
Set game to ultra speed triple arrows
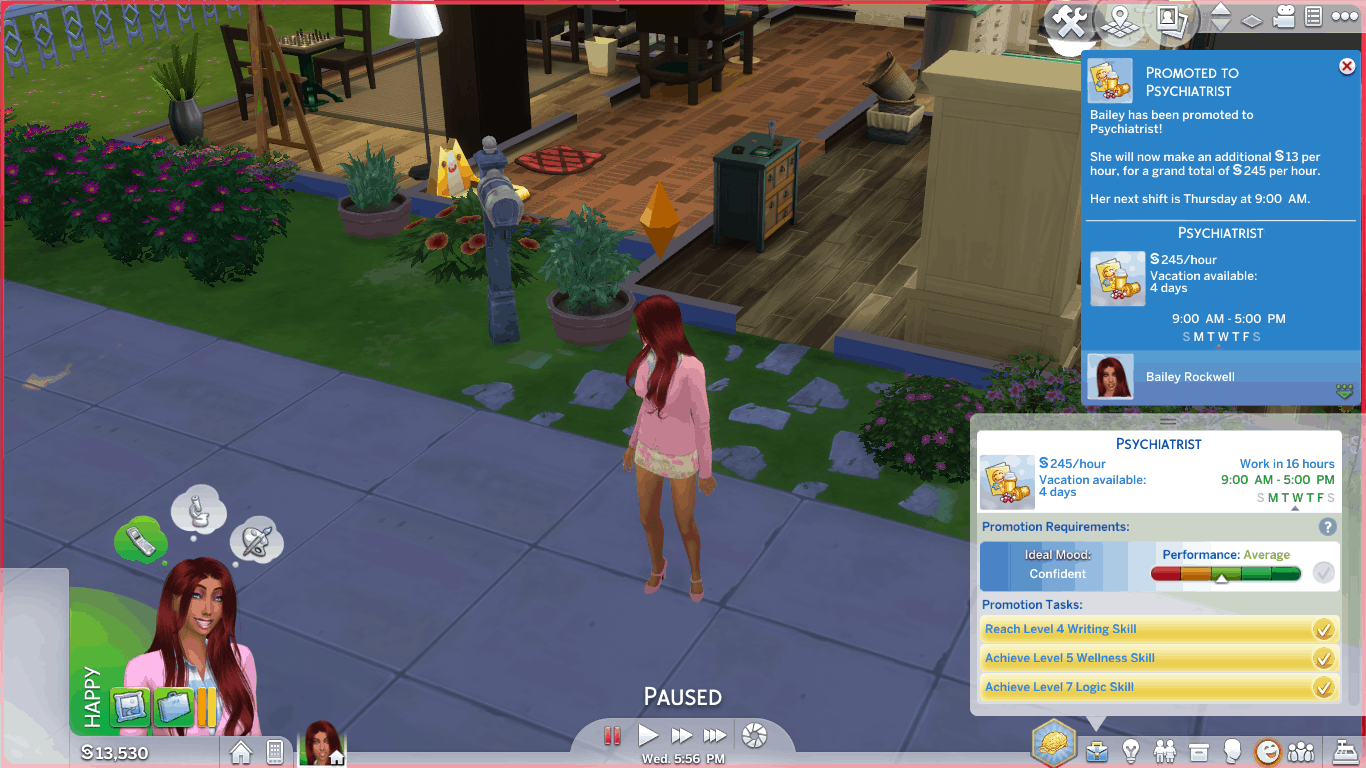715,736
